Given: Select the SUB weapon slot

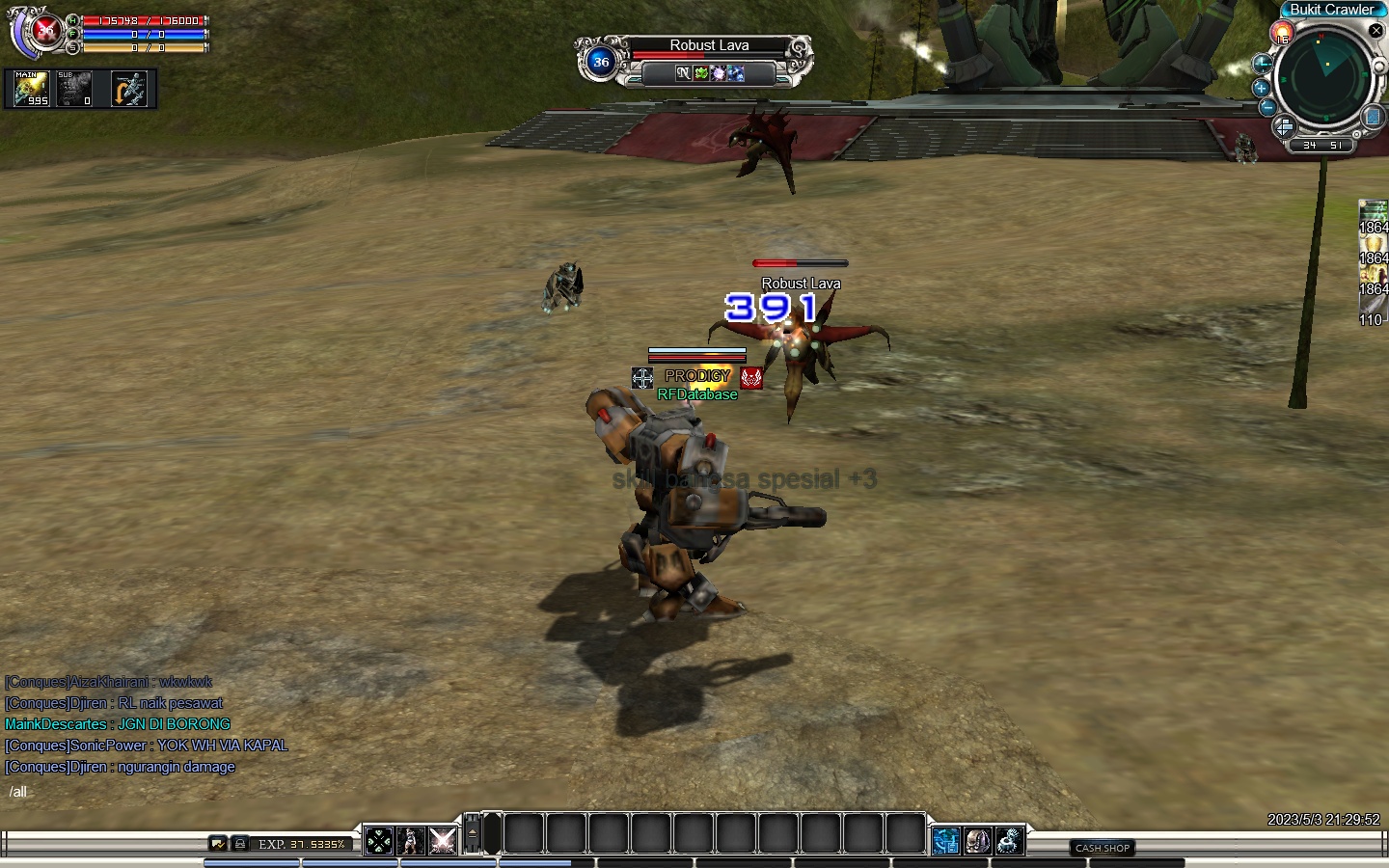Looking at the screenshot, I should [x=74, y=89].
